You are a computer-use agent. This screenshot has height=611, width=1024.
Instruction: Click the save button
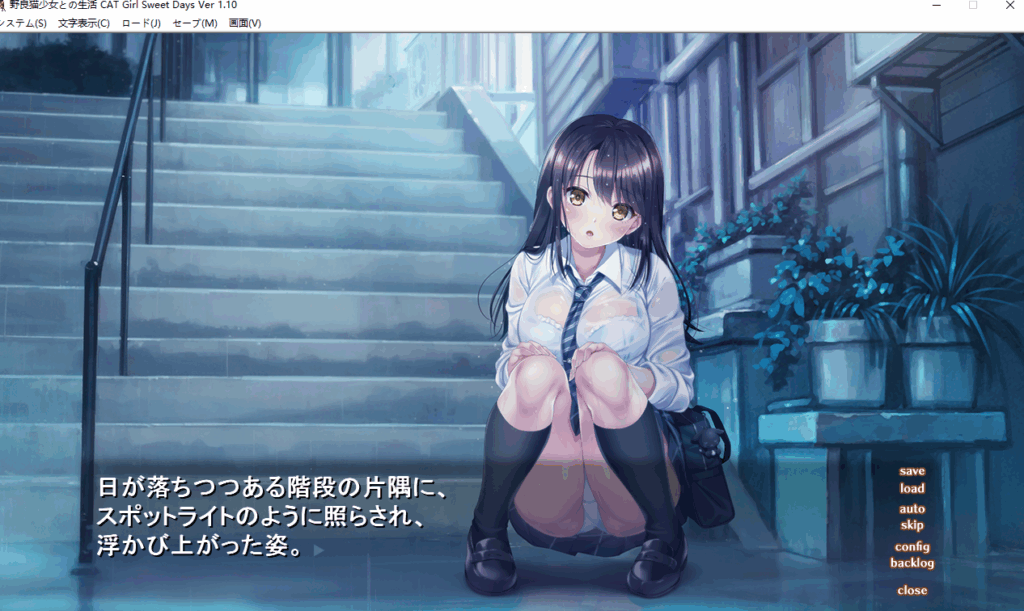[x=912, y=471]
